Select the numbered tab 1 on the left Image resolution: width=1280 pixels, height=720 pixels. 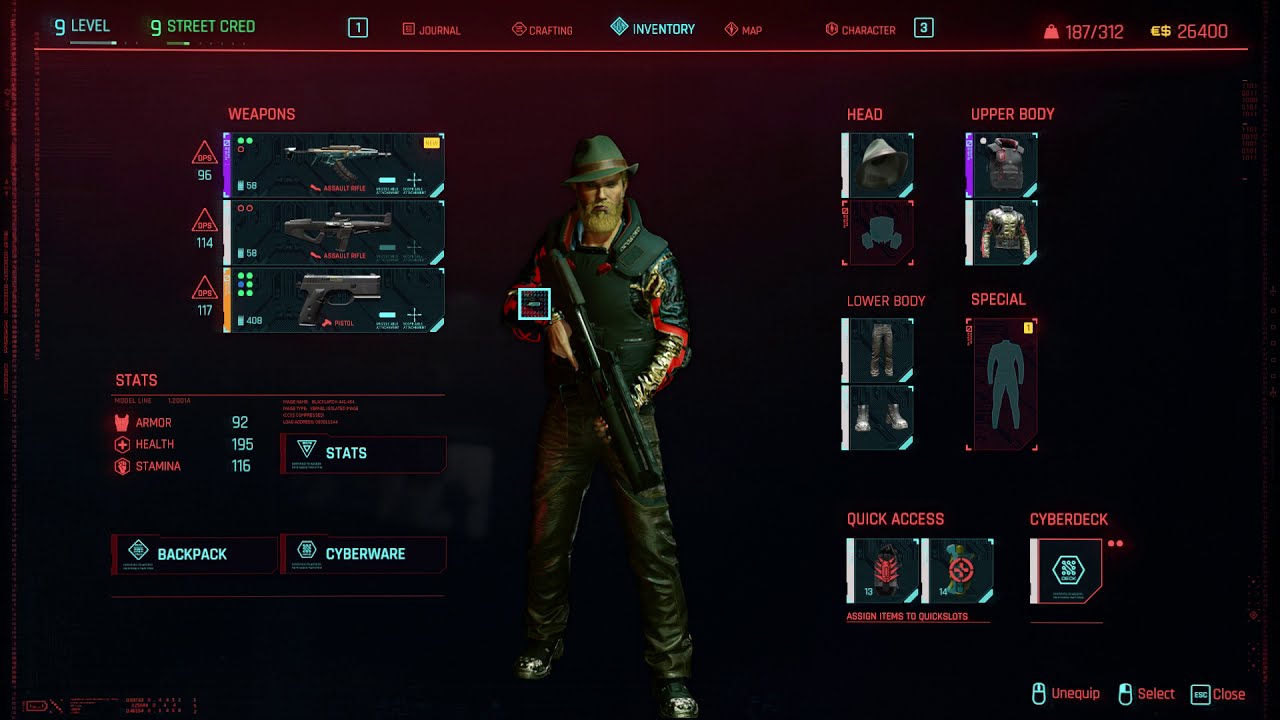pyautogui.click(x=357, y=28)
